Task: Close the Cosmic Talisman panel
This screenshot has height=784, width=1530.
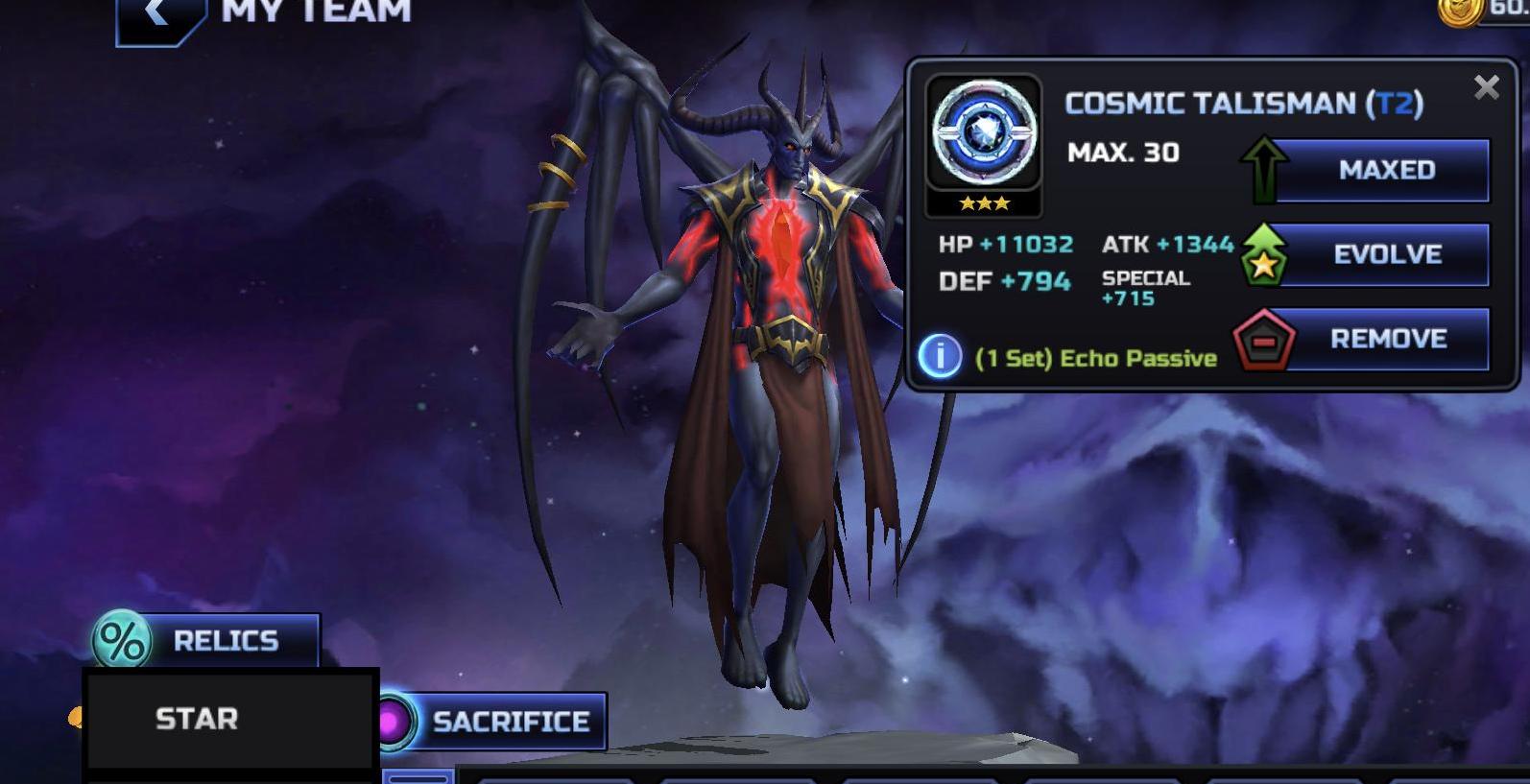Action: [x=1486, y=88]
